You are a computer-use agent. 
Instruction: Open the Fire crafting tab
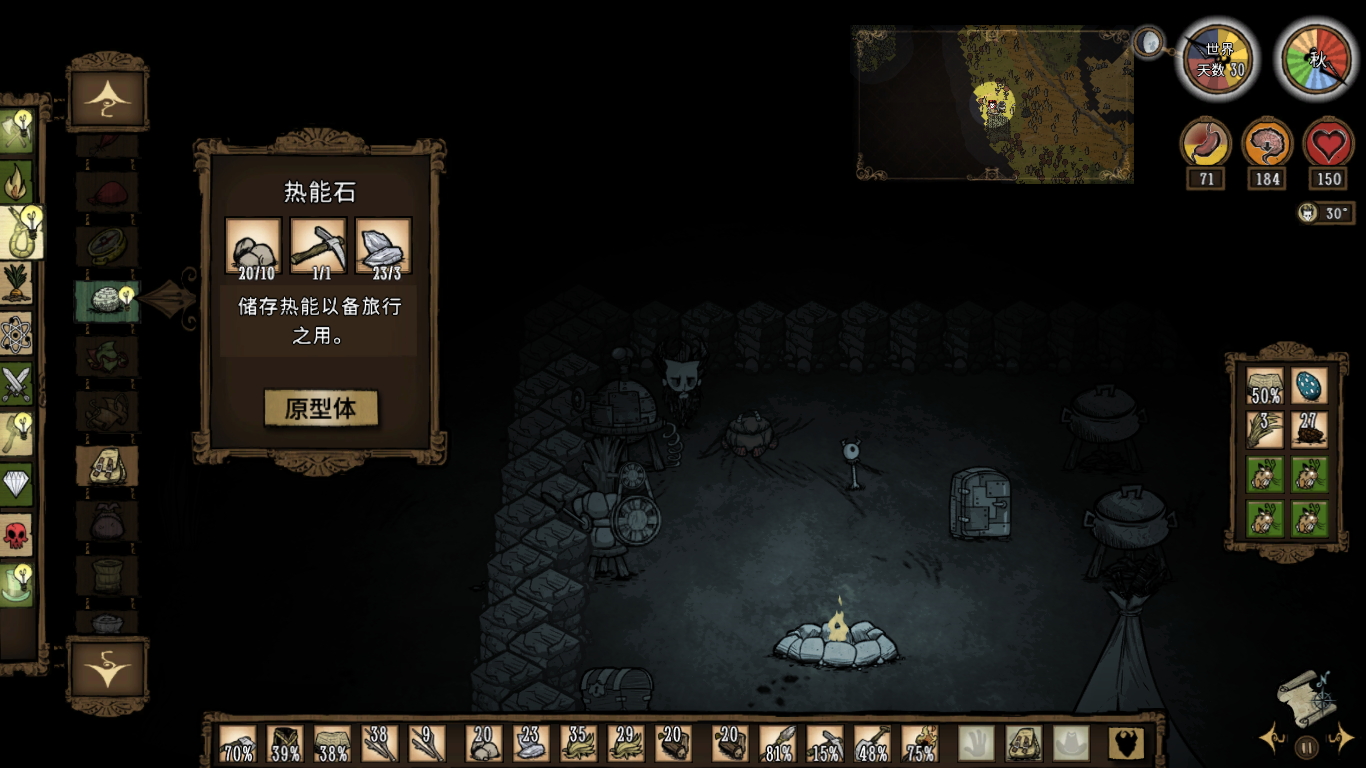(x=17, y=183)
